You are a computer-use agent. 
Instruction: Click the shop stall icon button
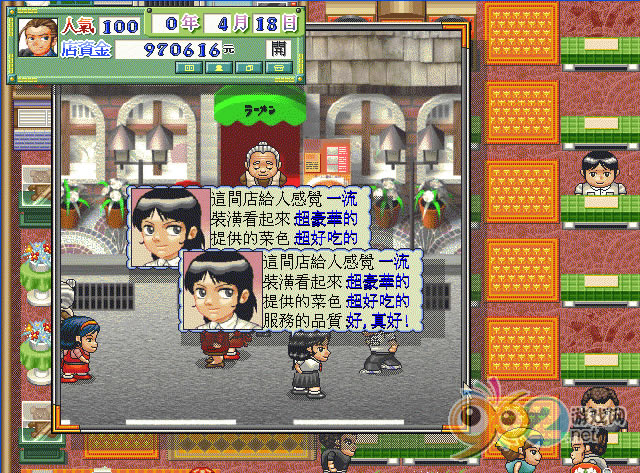click(x=279, y=68)
